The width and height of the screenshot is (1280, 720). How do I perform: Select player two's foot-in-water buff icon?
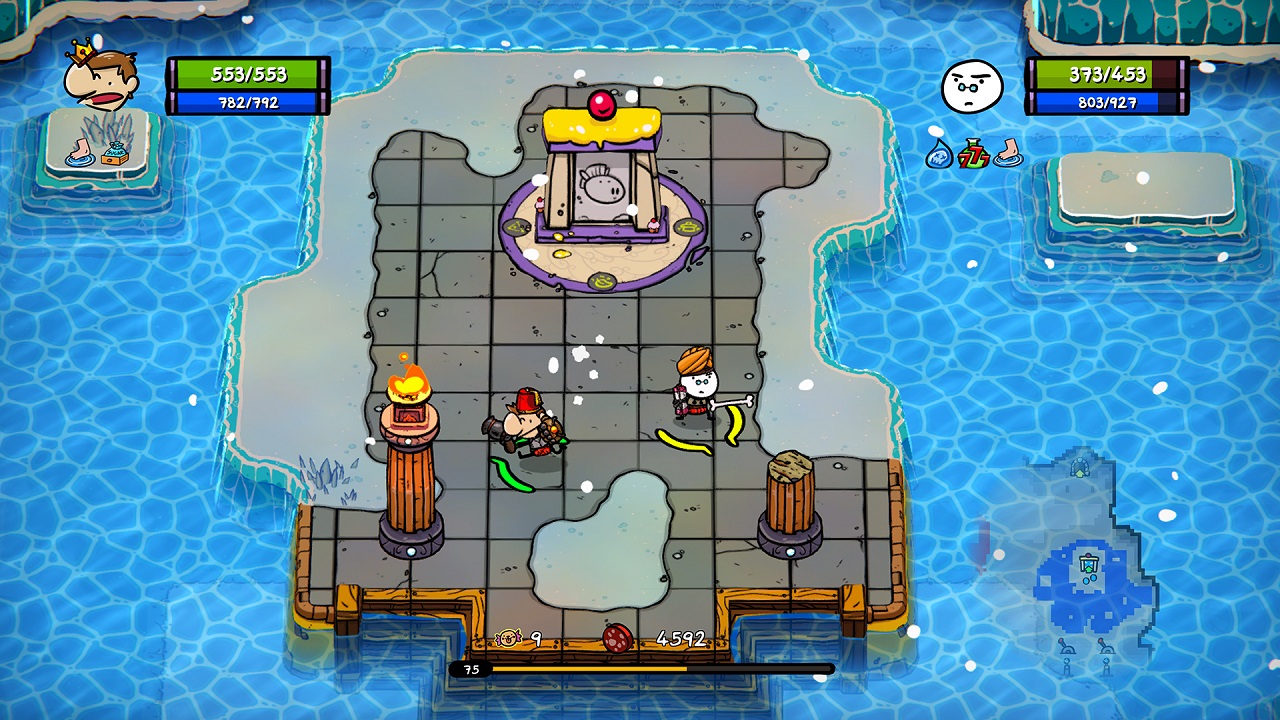1007,153
